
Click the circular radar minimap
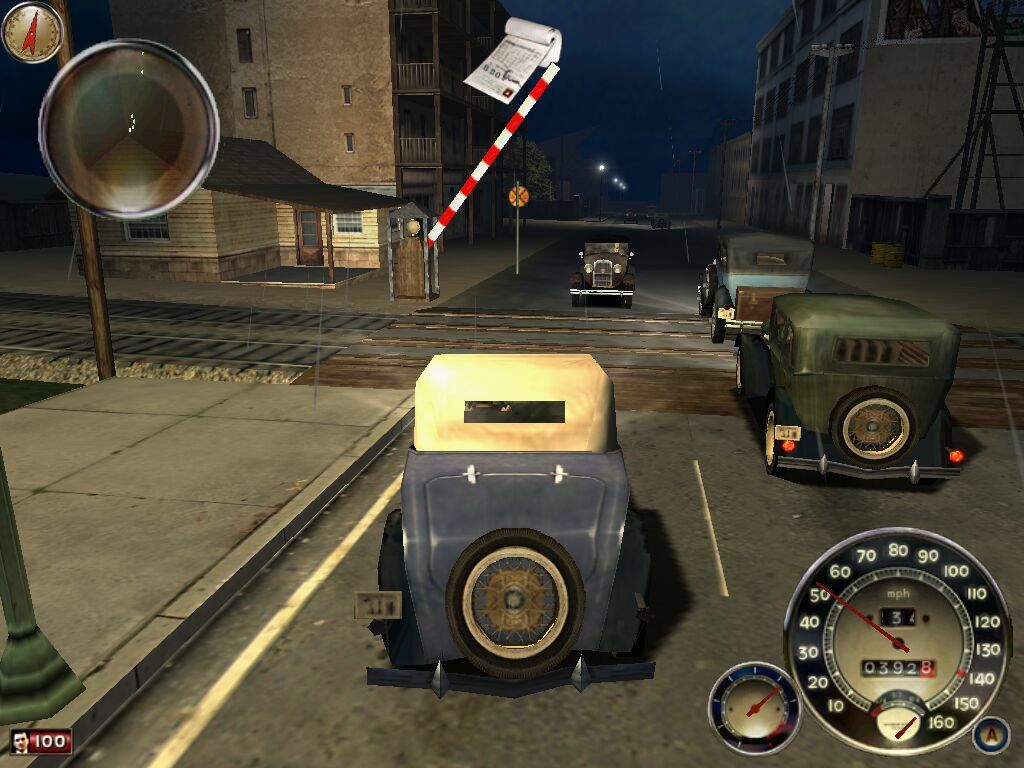(x=129, y=129)
